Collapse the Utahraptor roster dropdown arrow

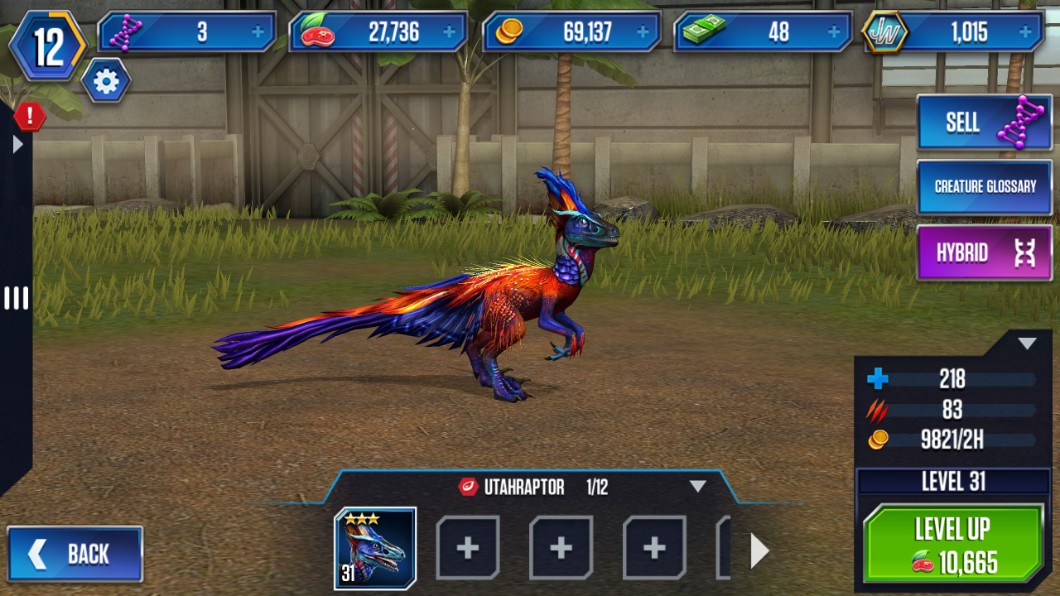(698, 487)
